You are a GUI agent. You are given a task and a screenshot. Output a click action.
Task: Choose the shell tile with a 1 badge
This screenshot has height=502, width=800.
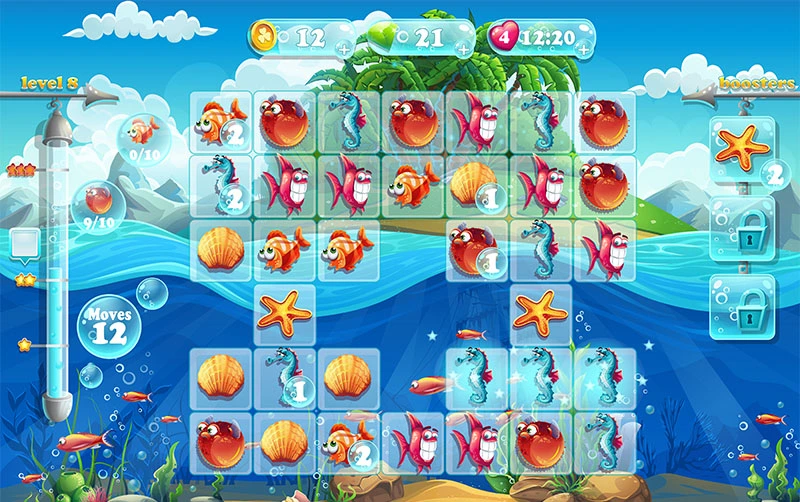[x=475, y=185]
